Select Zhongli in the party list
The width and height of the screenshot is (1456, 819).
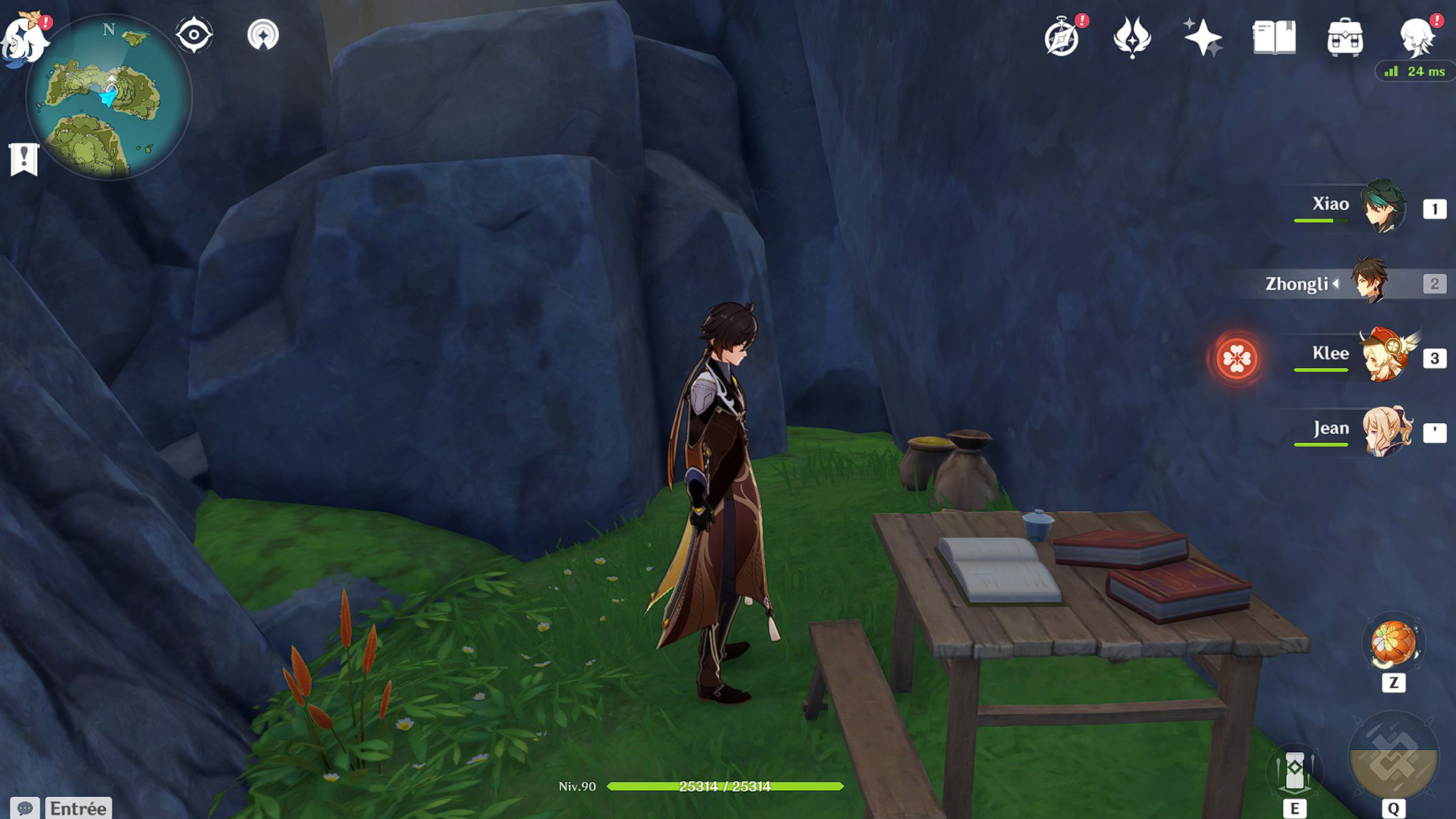[x=1370, y=282]
